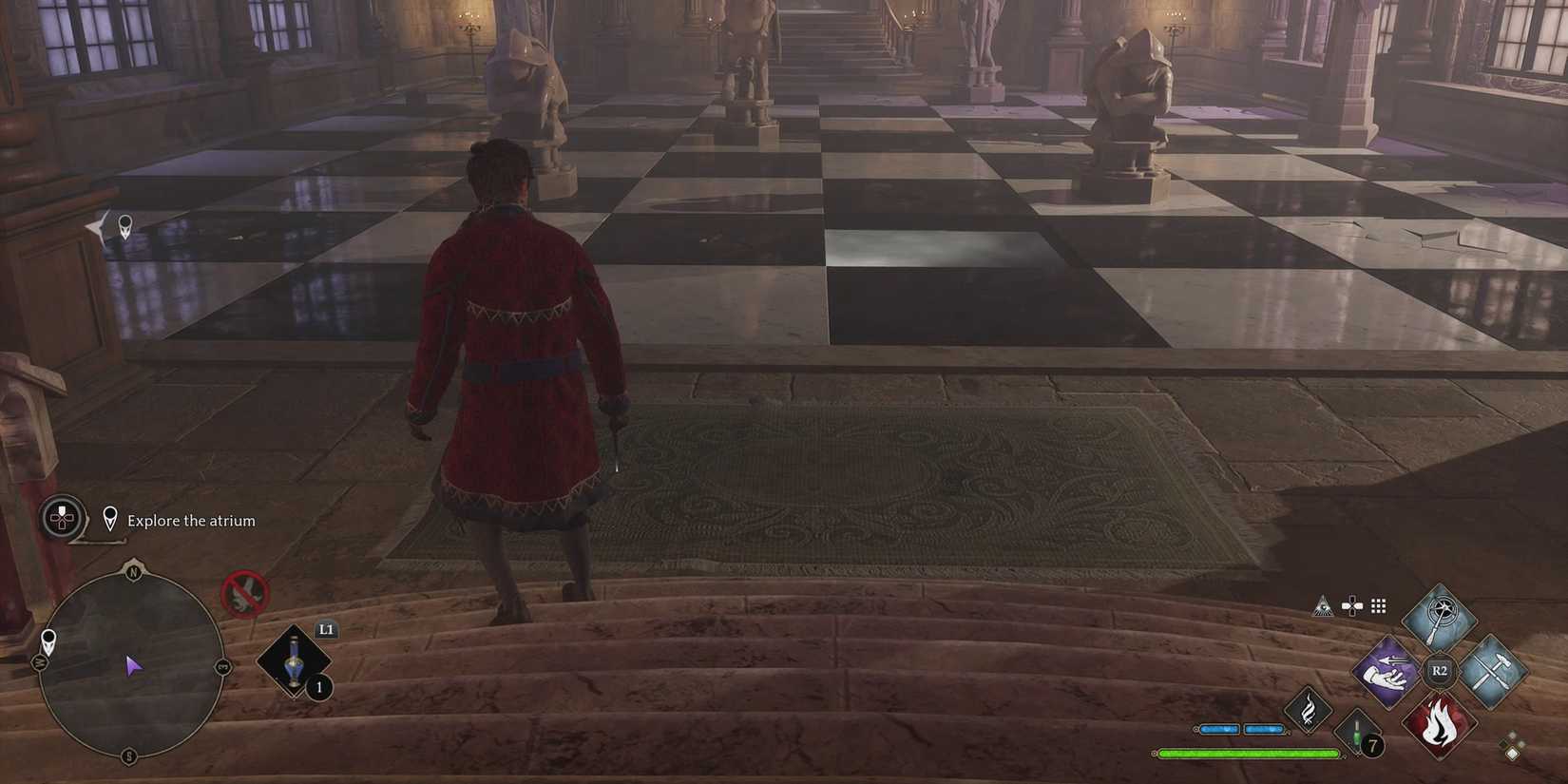Open the spell set grid icon
Viewport: 1568px width, 784px height.
pyautogui.click(x=1379, y=605)
